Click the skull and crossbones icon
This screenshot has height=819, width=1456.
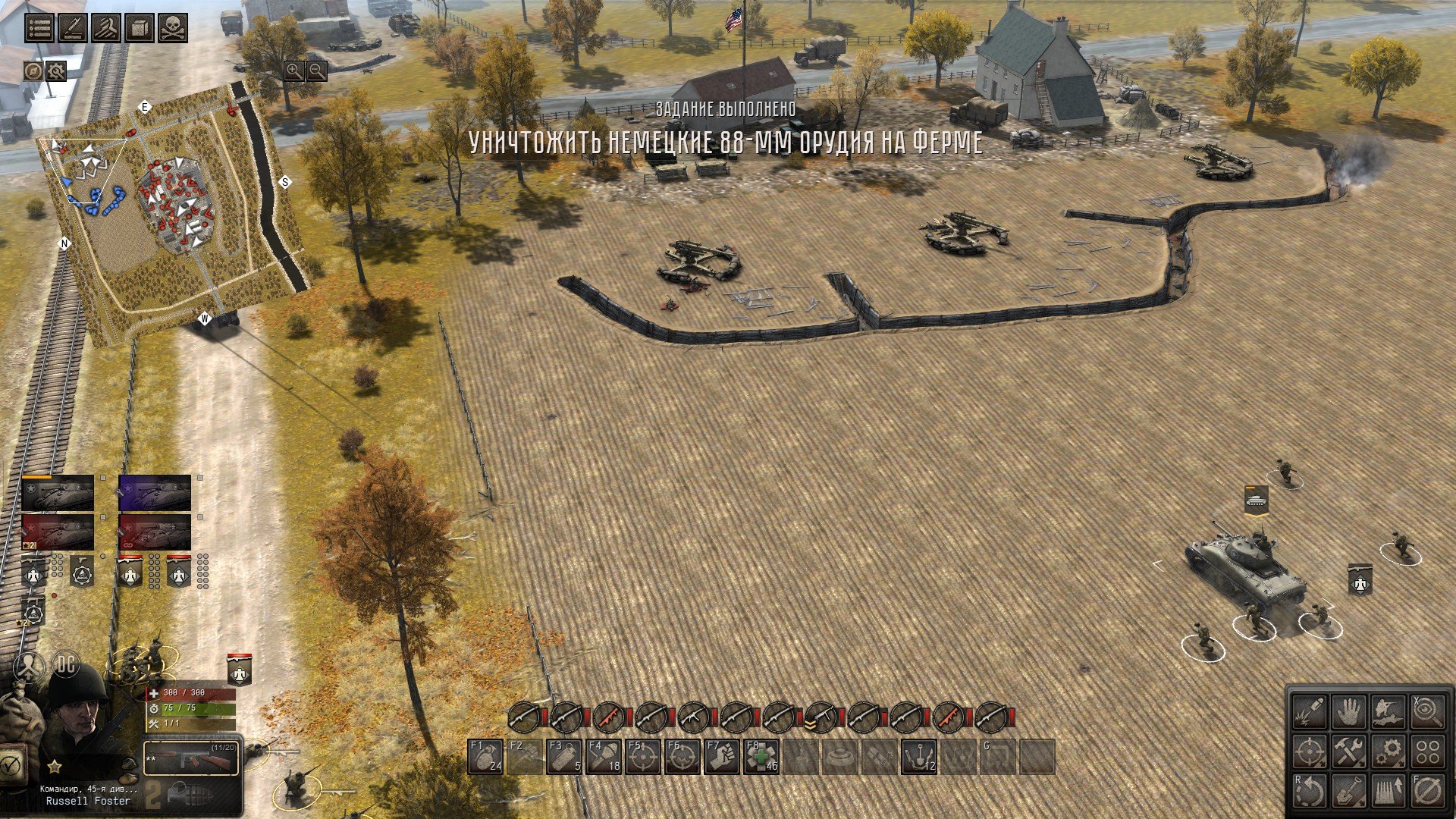tap(172, 28)
